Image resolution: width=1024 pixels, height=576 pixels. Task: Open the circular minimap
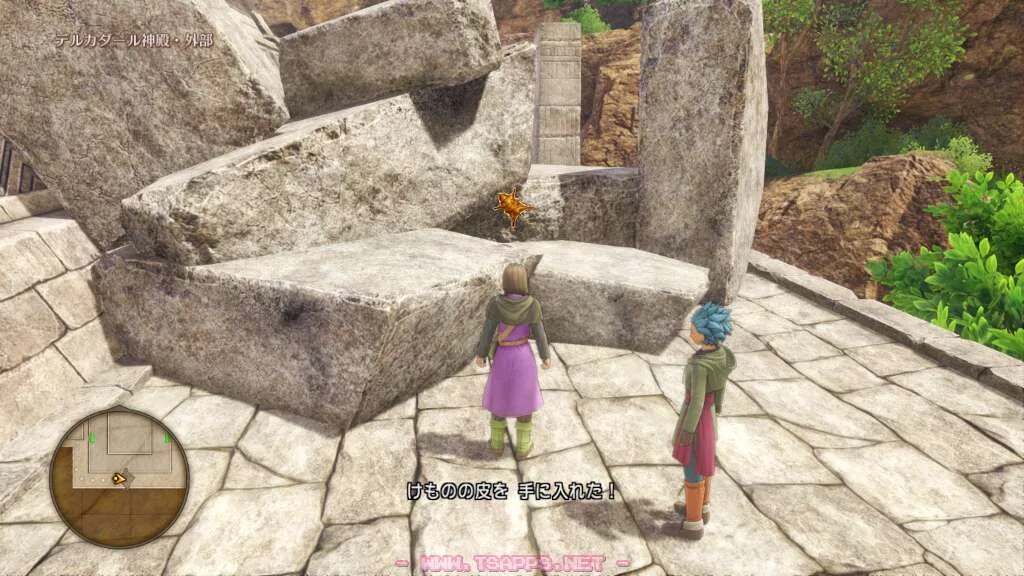[x=119, y=476]
